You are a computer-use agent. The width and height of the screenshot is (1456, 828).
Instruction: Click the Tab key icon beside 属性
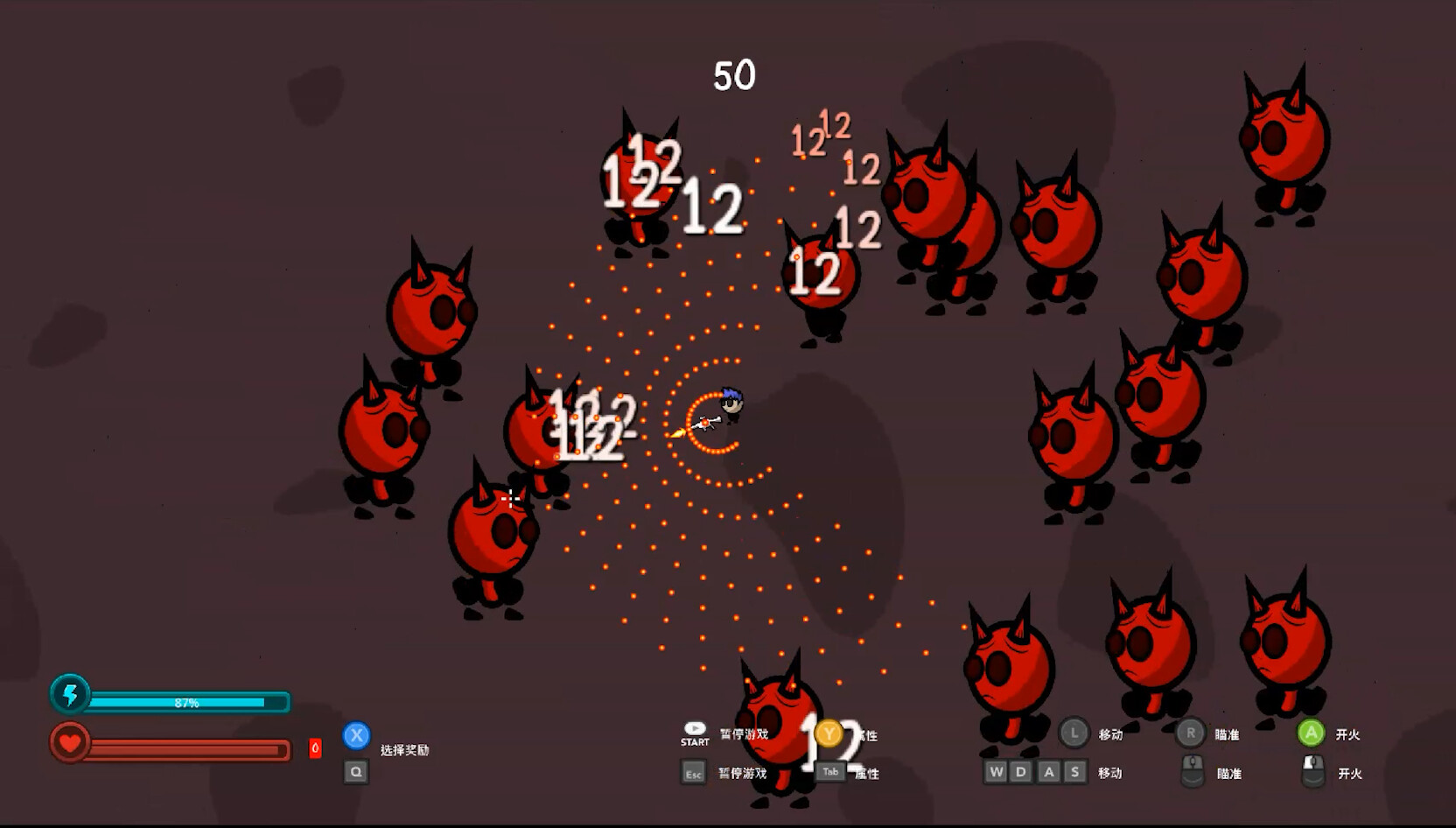(x=828, y=771)
